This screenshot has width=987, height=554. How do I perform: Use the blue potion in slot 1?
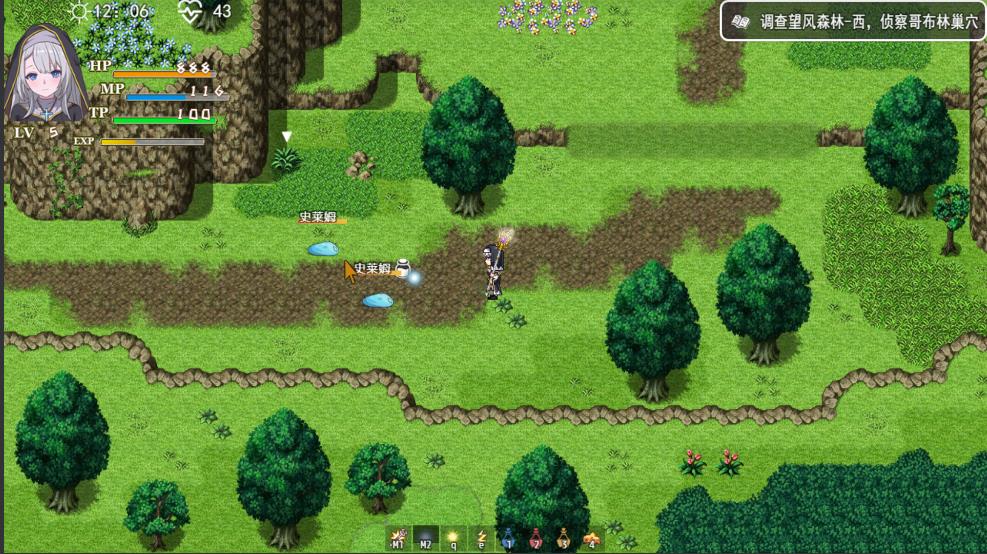tap(508, 538)
